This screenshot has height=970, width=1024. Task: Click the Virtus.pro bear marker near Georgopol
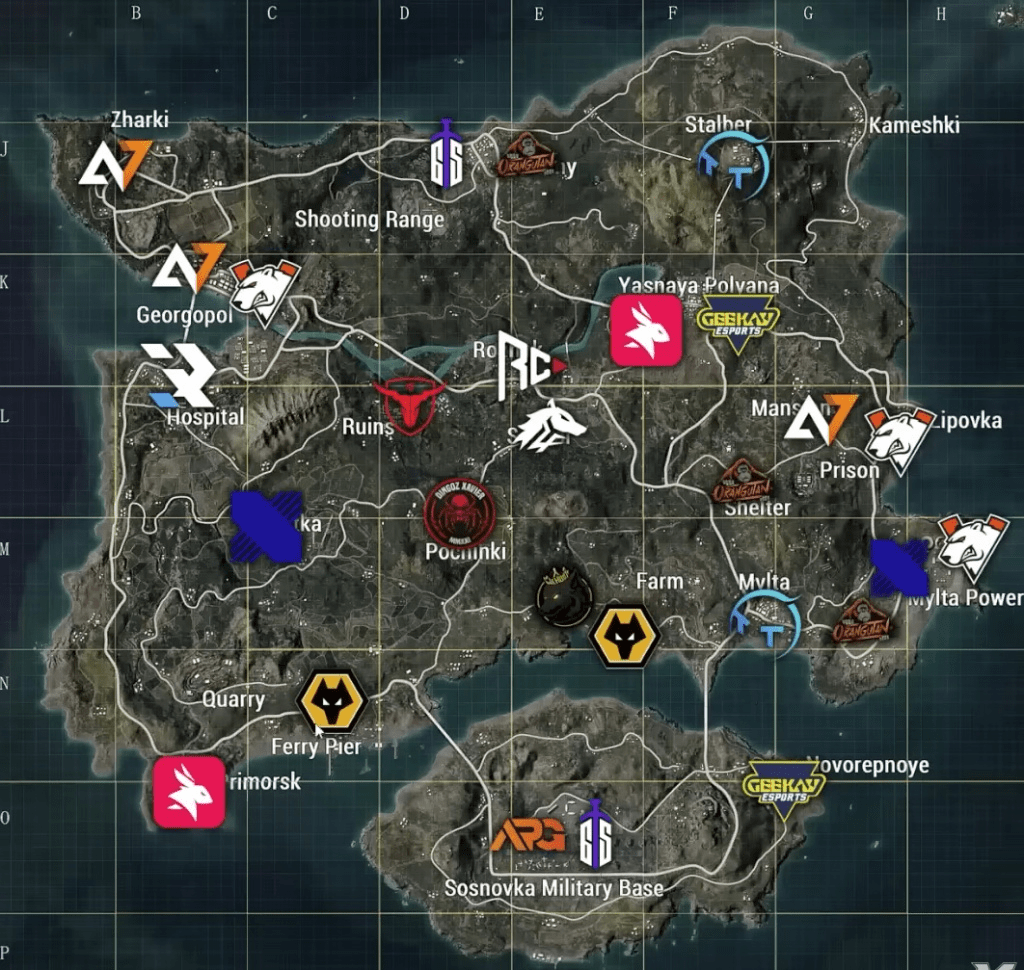[265, 290]
